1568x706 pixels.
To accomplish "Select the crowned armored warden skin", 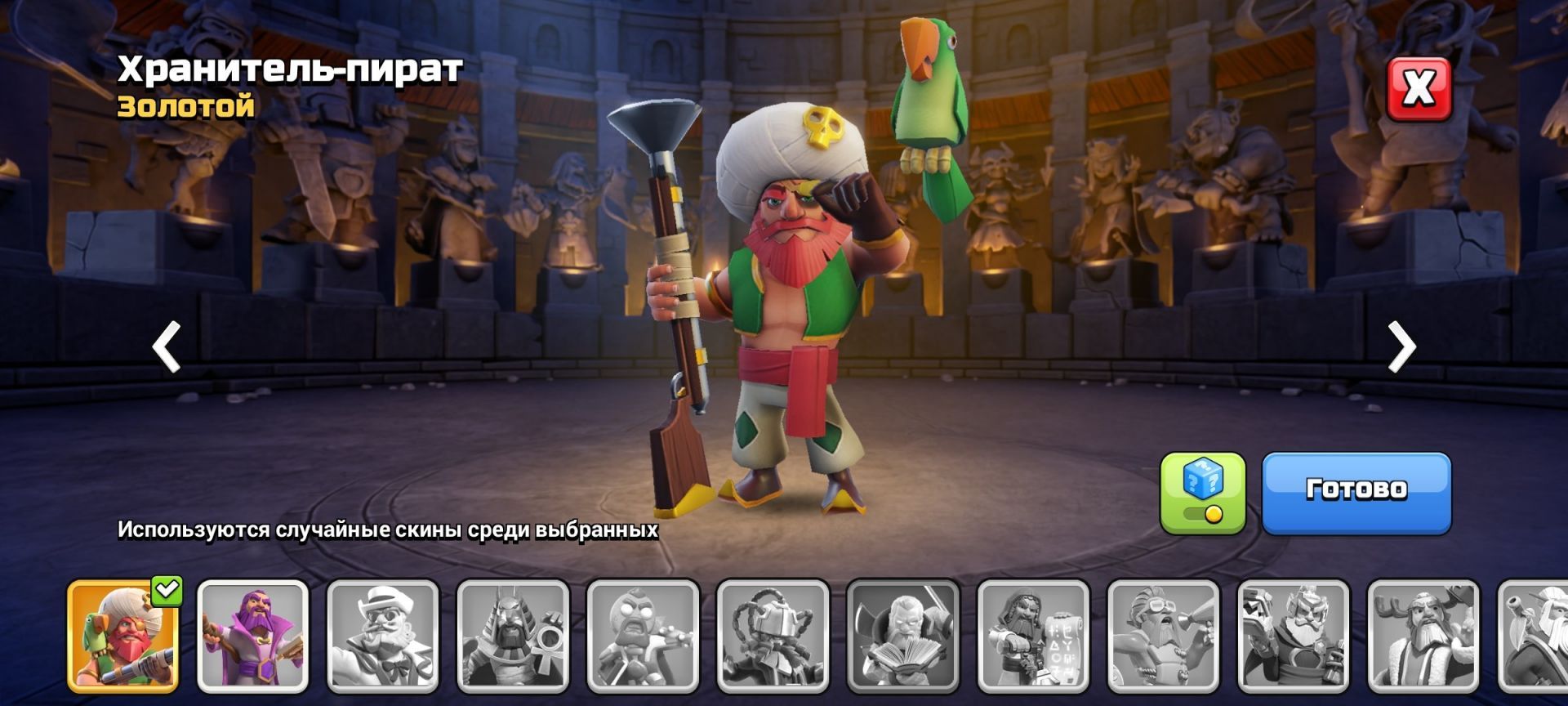I will (x=1293, y=636).
